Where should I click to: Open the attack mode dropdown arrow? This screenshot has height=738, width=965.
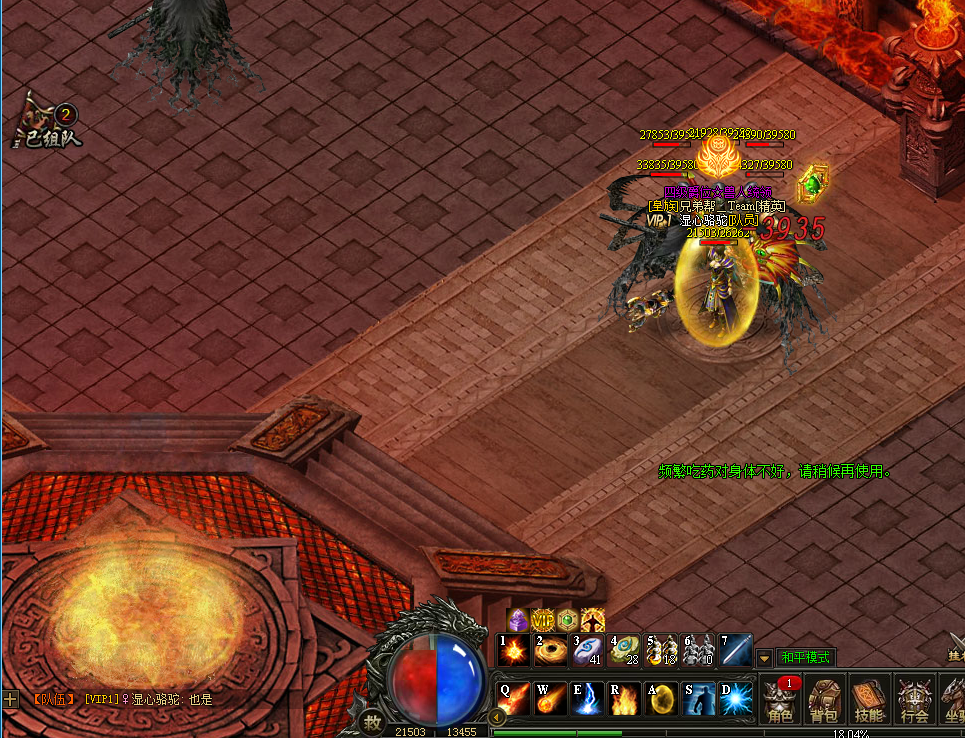click(x=765, y=657)
